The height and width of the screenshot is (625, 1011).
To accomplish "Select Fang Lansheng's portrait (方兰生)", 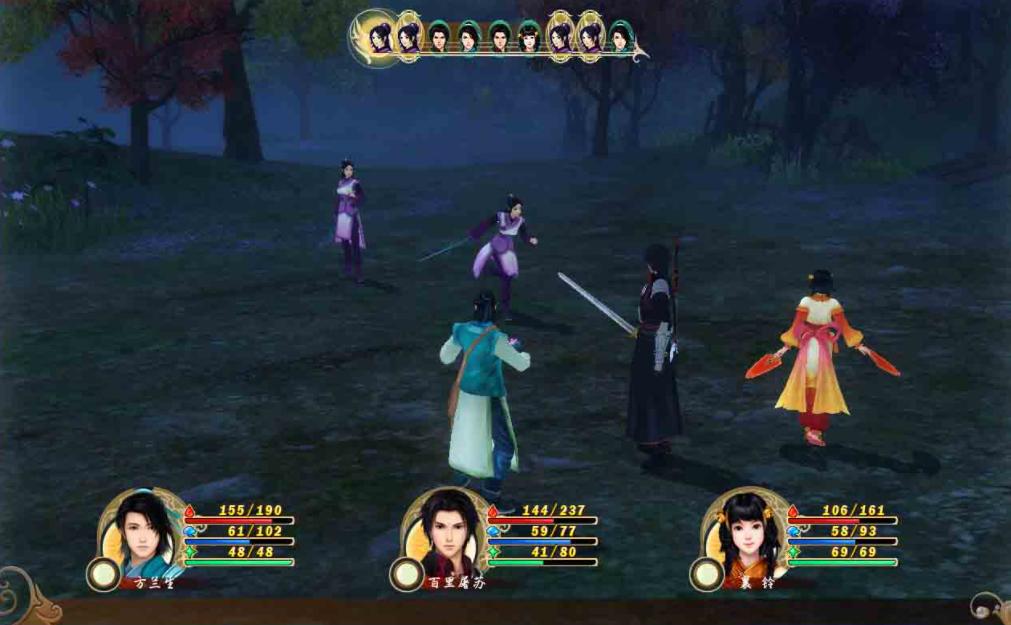I will [138, 529].
